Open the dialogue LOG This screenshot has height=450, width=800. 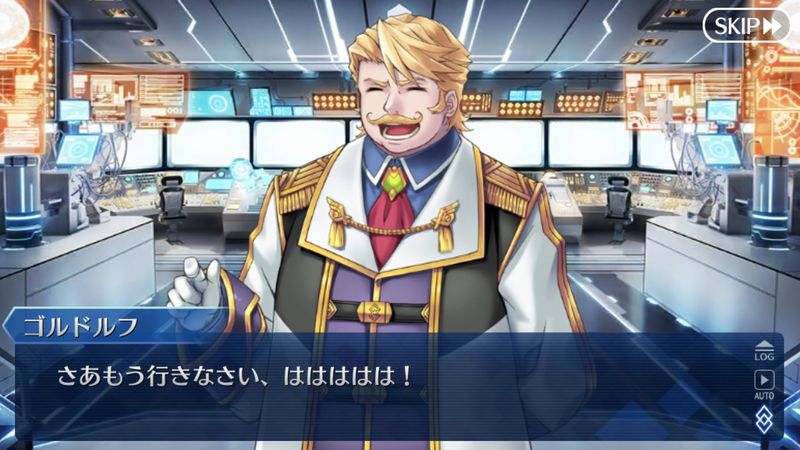[764, 350]
